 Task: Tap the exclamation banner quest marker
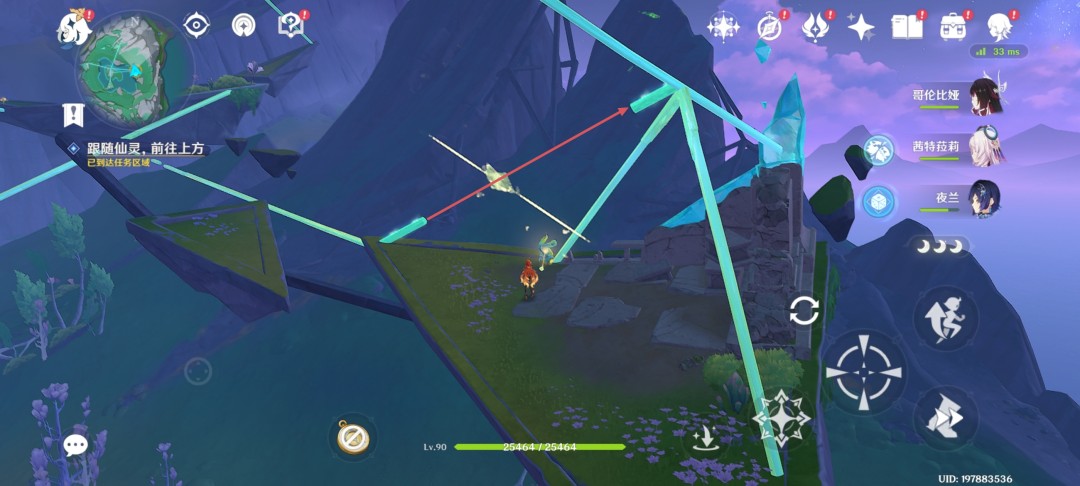73,115
